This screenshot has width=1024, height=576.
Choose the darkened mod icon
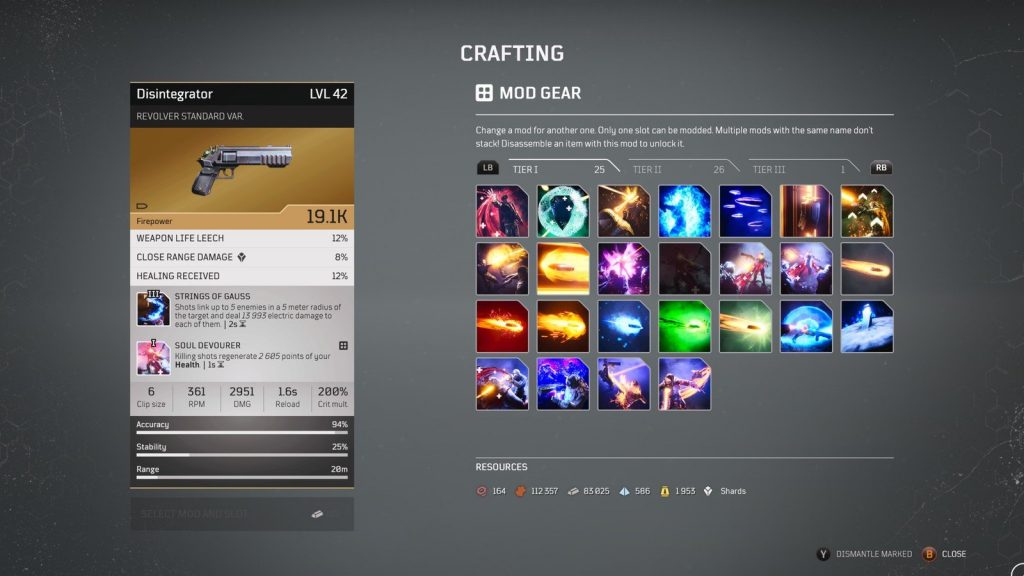pyautogui.click(x=685, y=269)
